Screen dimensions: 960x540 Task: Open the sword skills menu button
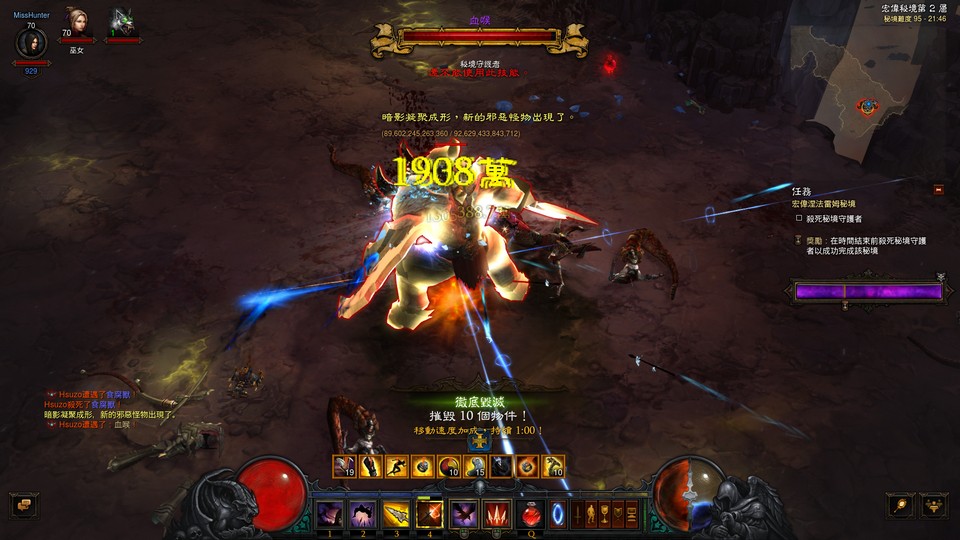pos(579,515)
